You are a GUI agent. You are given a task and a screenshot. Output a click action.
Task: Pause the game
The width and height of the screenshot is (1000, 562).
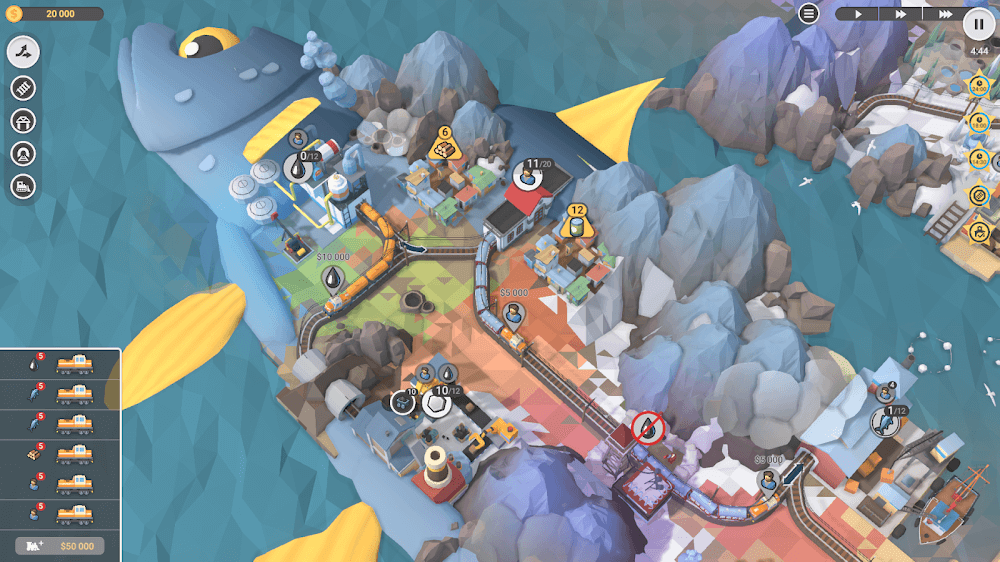tap(979, 22)
